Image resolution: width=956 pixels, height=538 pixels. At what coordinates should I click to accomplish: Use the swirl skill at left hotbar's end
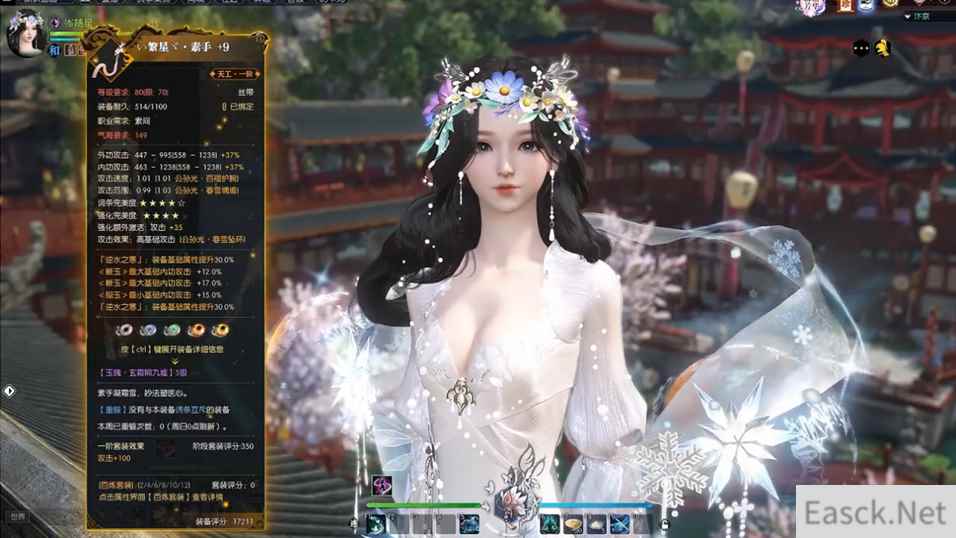pos(468,522)
